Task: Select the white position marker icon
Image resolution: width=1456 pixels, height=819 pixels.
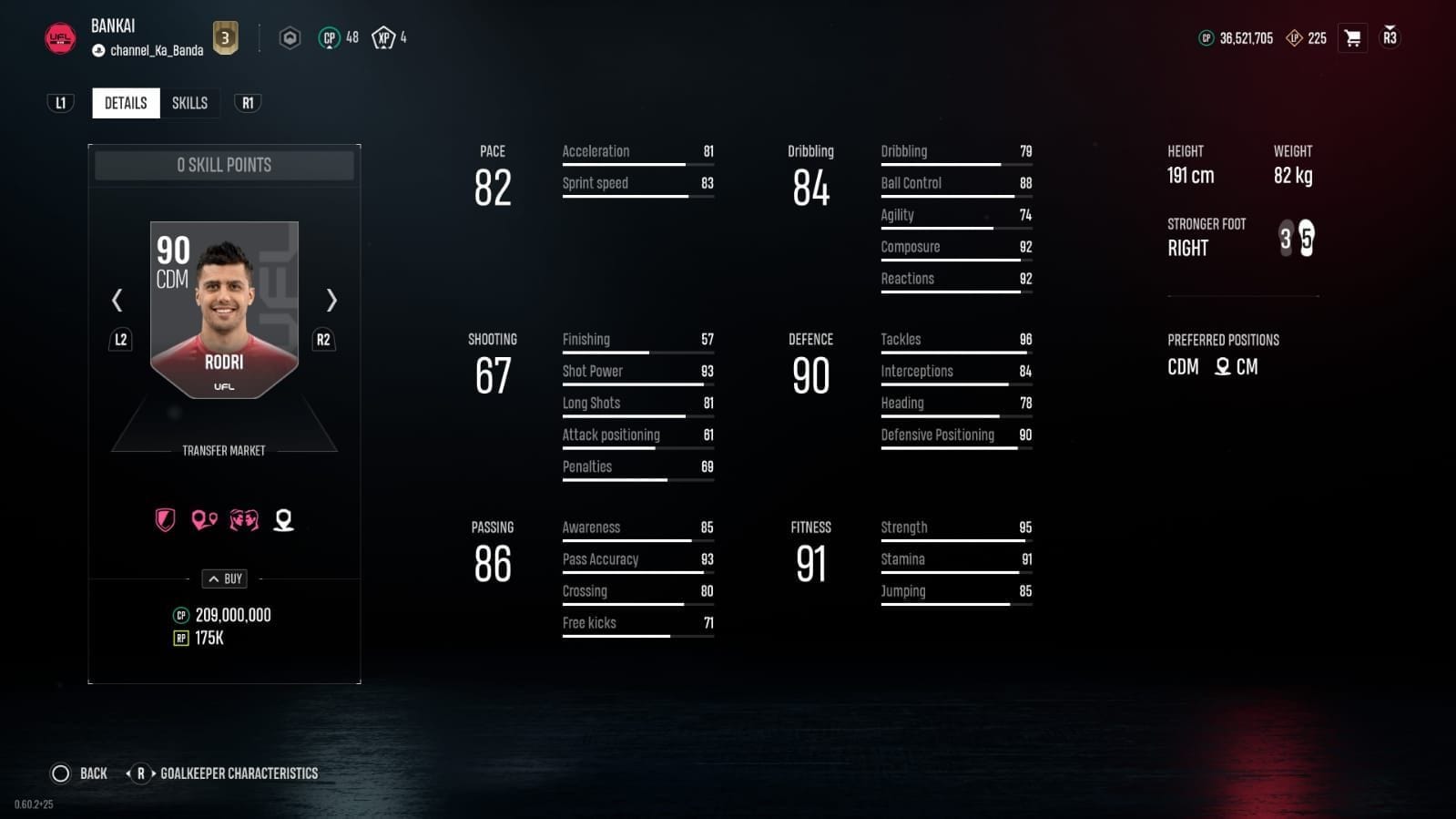Action: [x=282, y=519]
